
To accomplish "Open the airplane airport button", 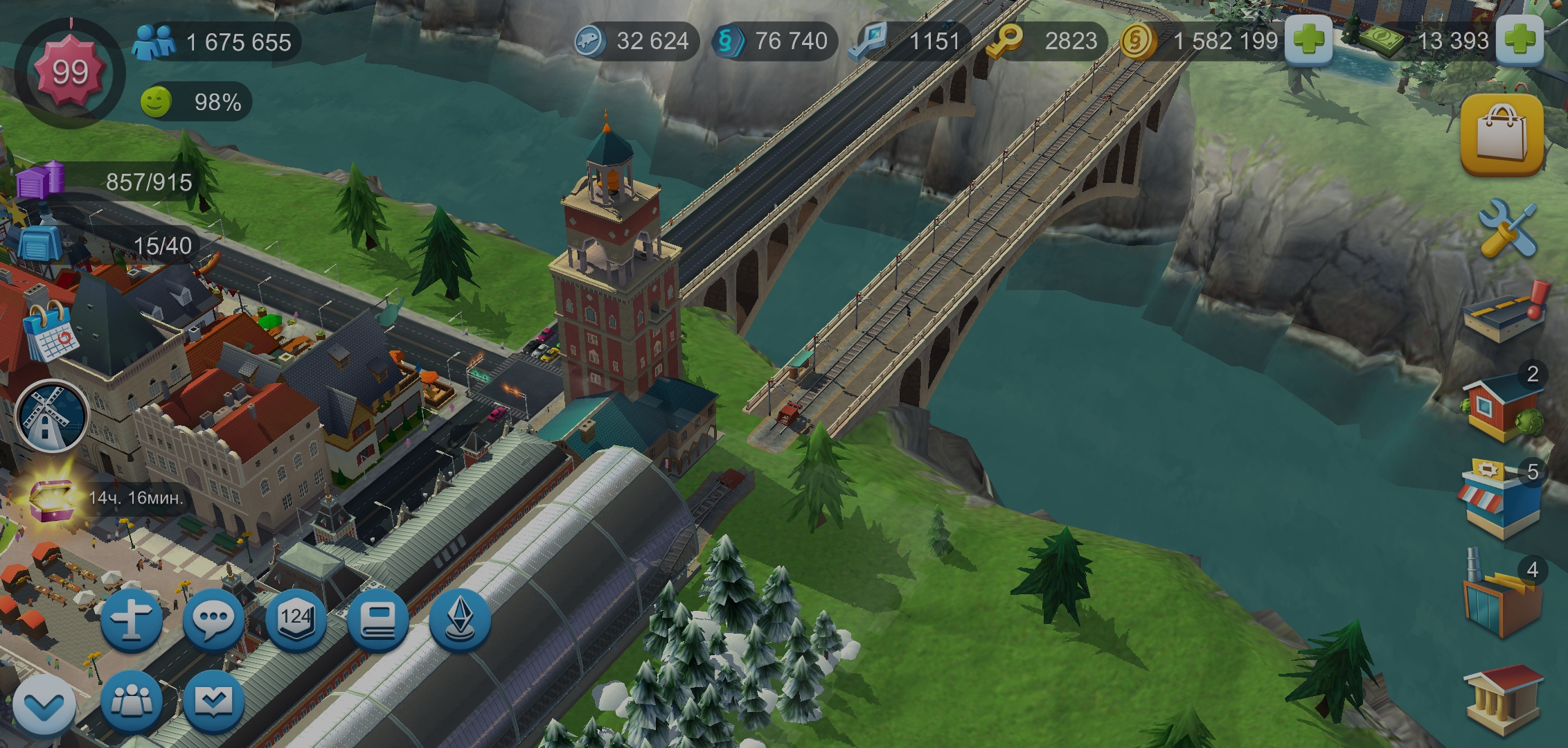I will (132, 618).
